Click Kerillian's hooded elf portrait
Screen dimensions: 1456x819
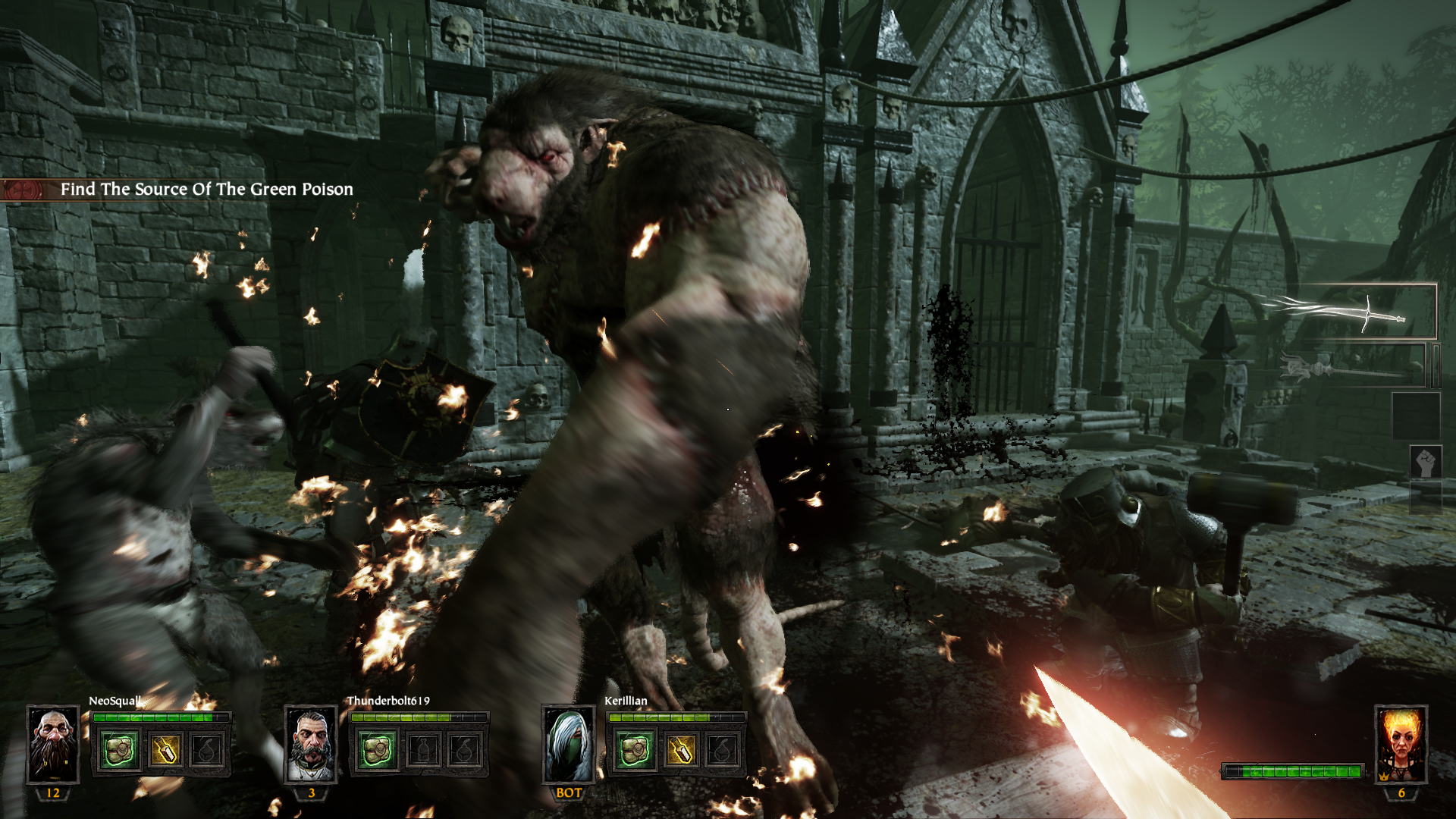pyautogui.click(x=569, y=744)
